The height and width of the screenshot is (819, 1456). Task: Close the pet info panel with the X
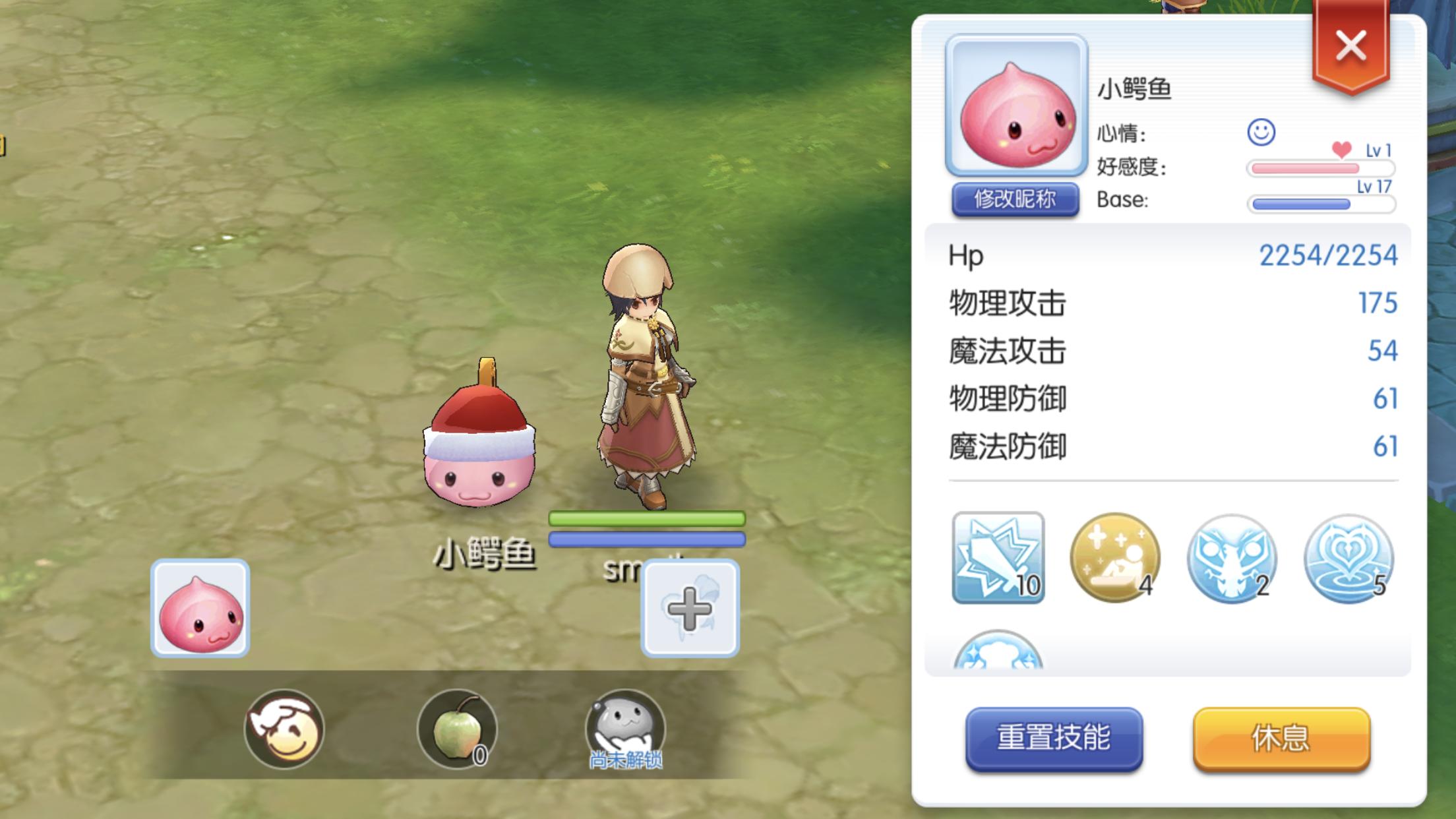[x=1350, y=45]
